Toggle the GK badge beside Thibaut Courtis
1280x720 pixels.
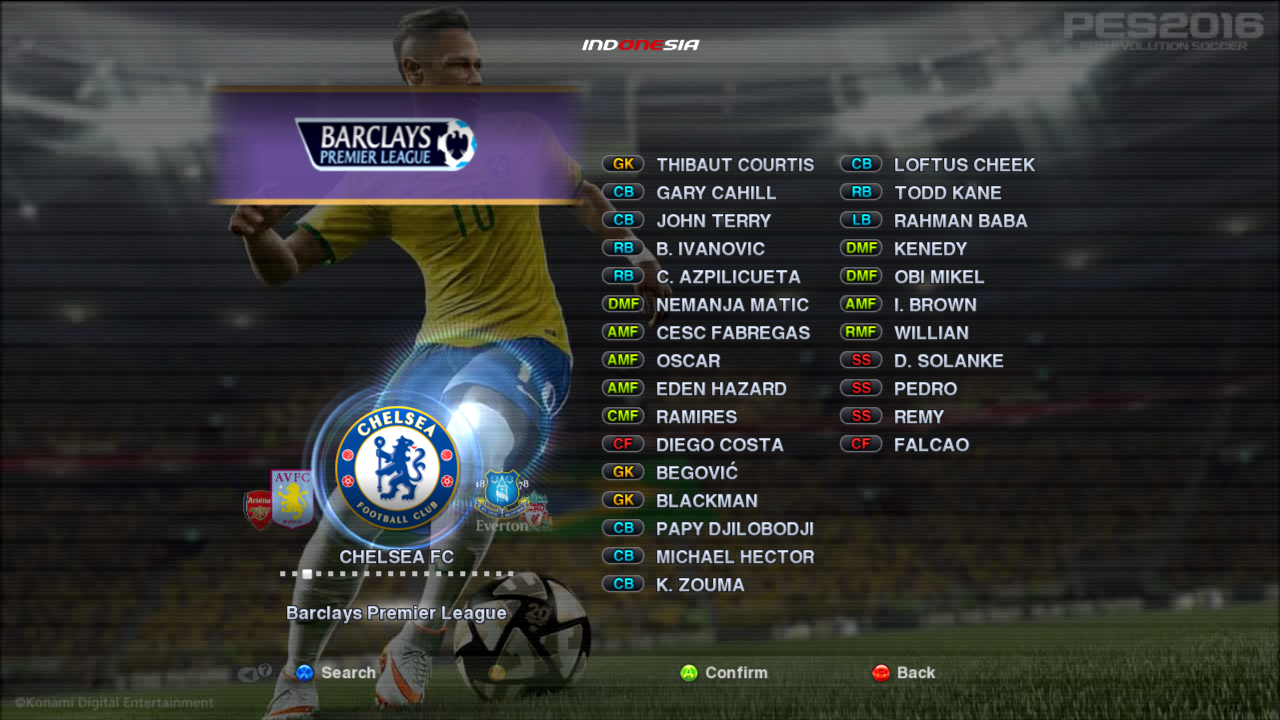(621, 163)
